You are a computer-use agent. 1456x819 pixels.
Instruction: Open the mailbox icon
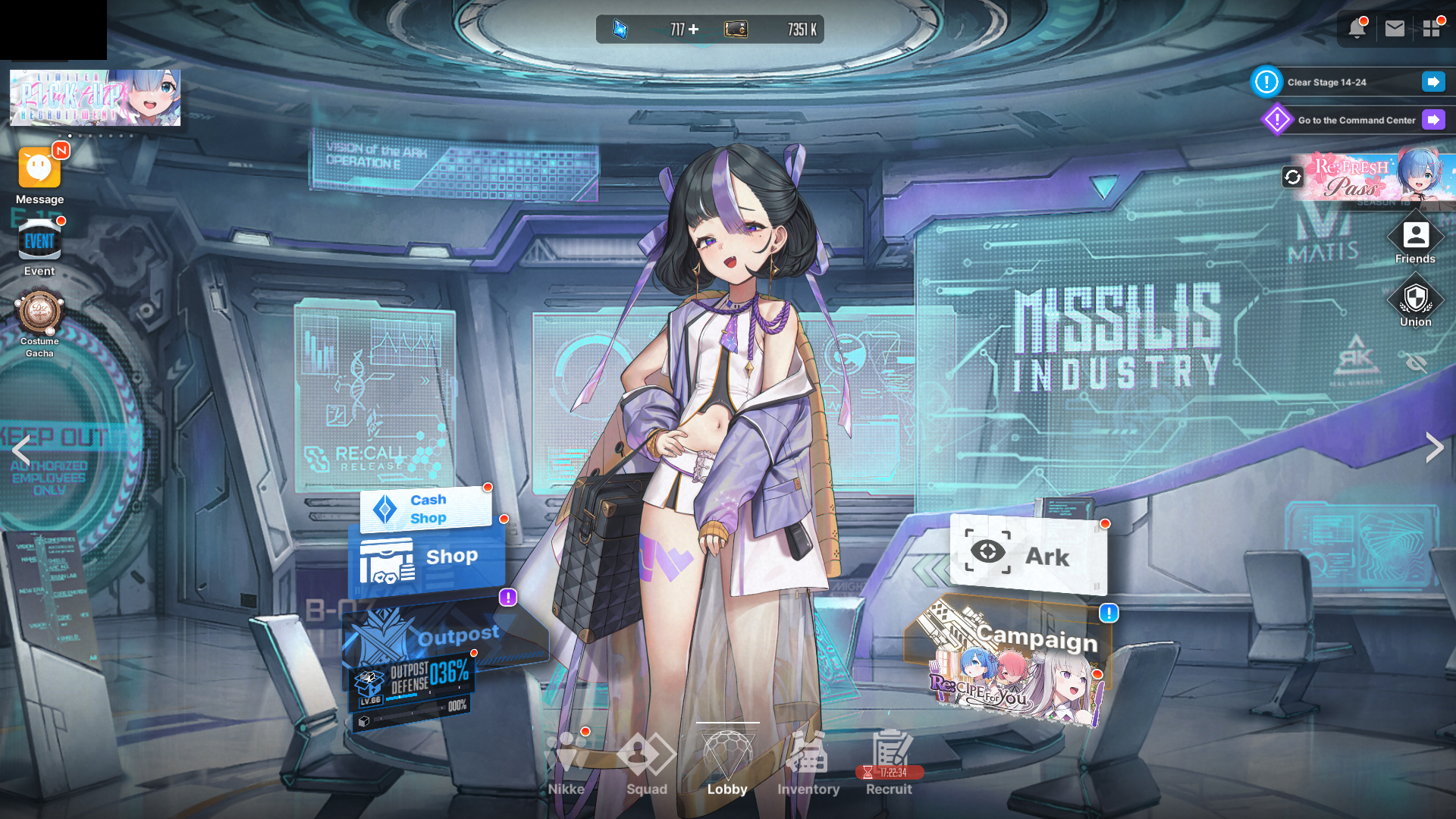click(x=1395, y=29)
